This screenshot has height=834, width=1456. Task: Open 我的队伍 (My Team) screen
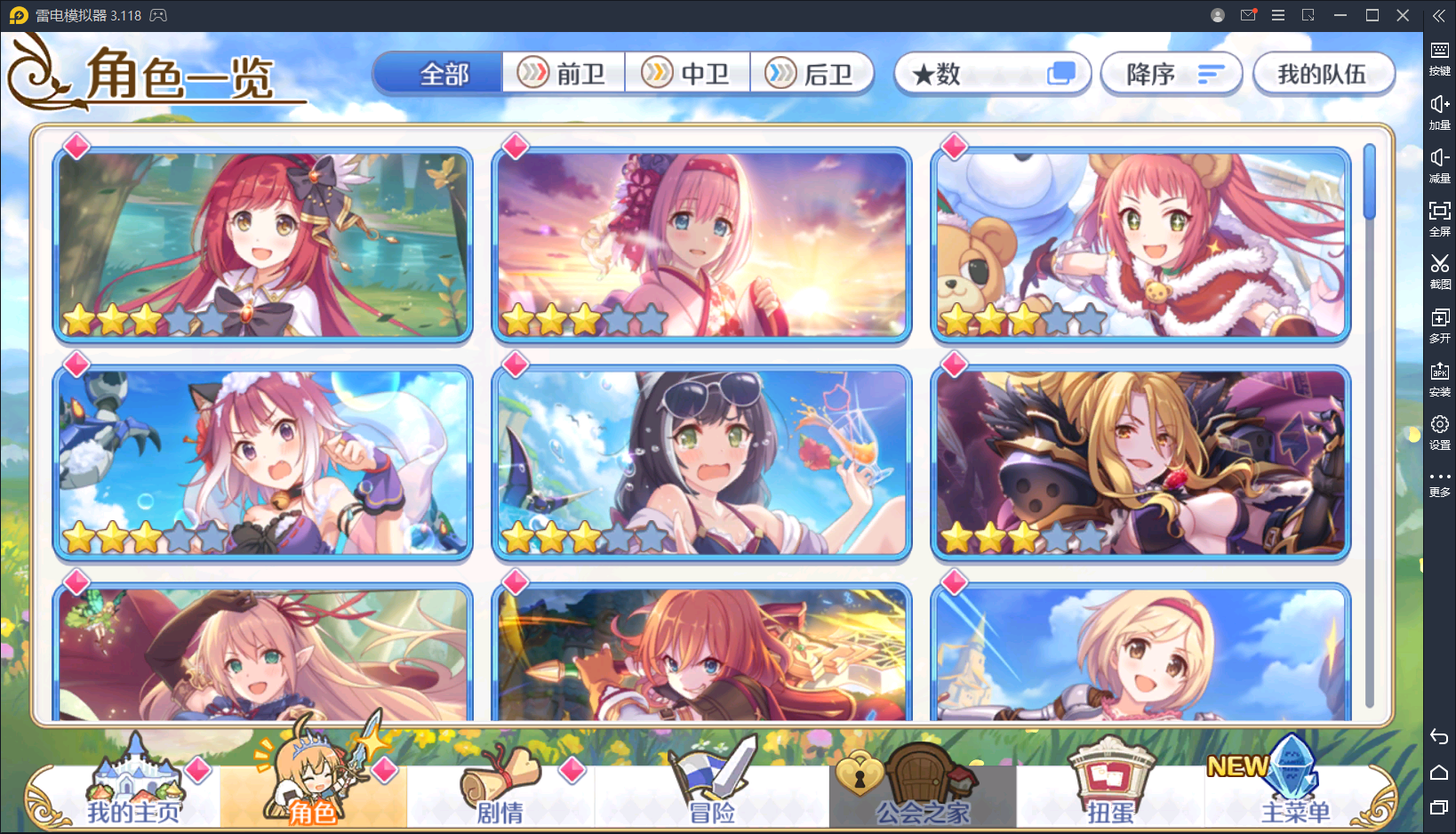click(x=1324, y=74)
